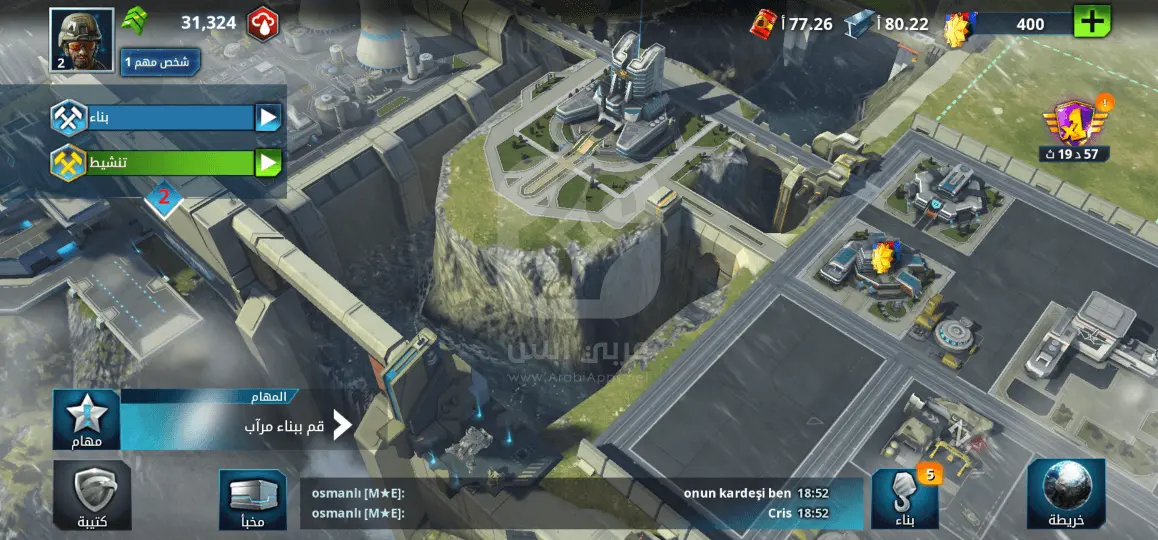Select the steel resource icon
This screenshot has height=540, width=1158.
pos(859,23)
